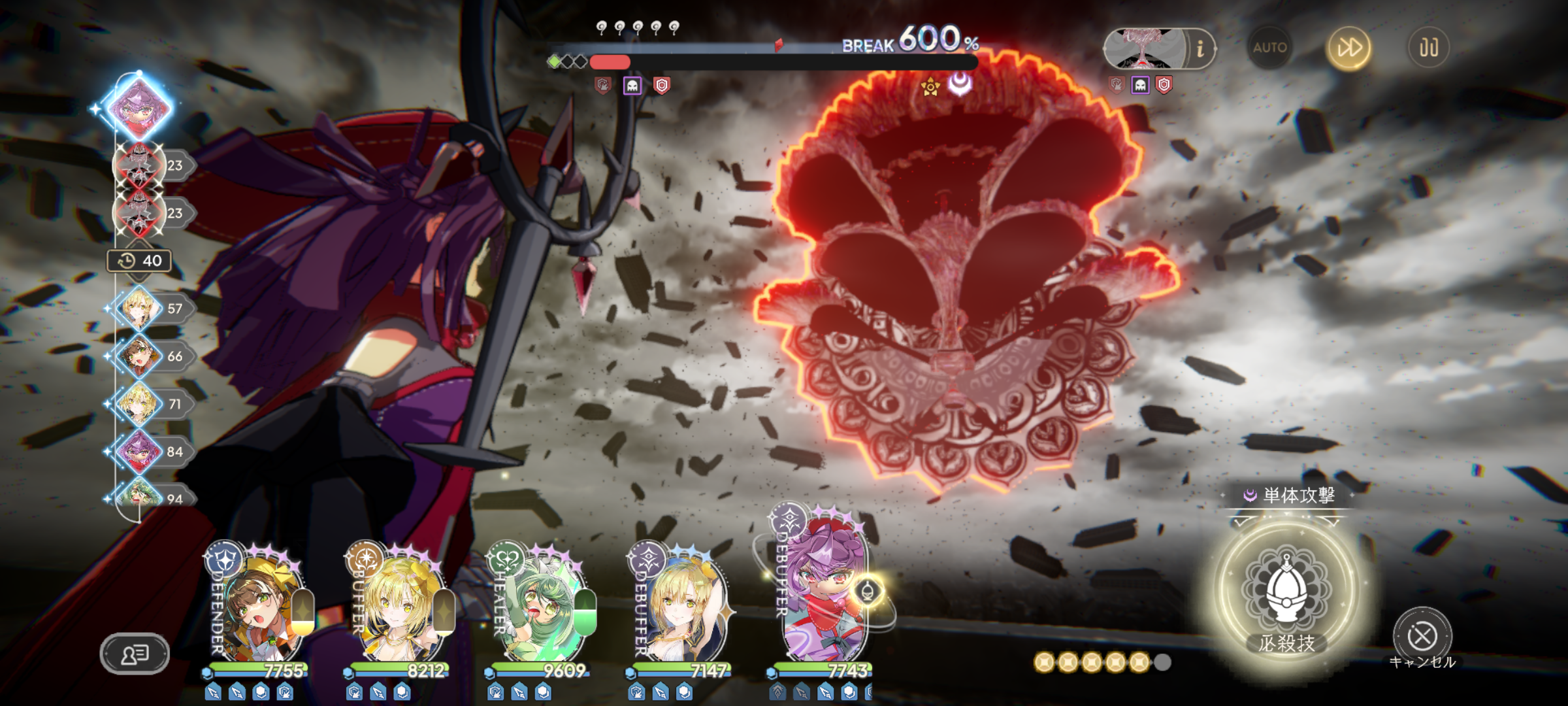Pause the battle
Image resolution: width=1568 pixels, height=706 pixels.
pyautogui.click(x=1428, y=48)
